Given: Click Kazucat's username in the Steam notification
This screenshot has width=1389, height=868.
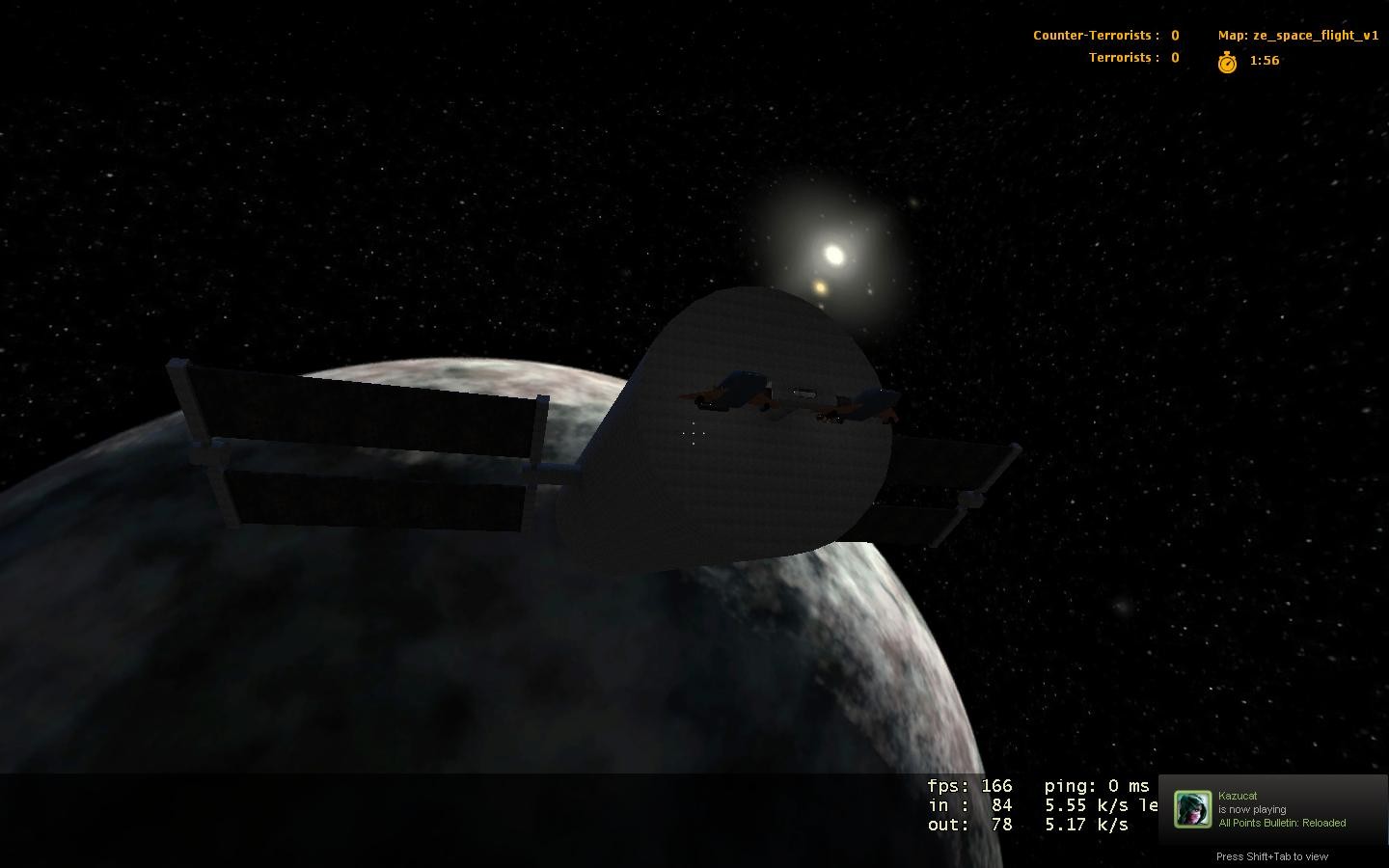Looking at the screenshot, I should coord(1239,795).
